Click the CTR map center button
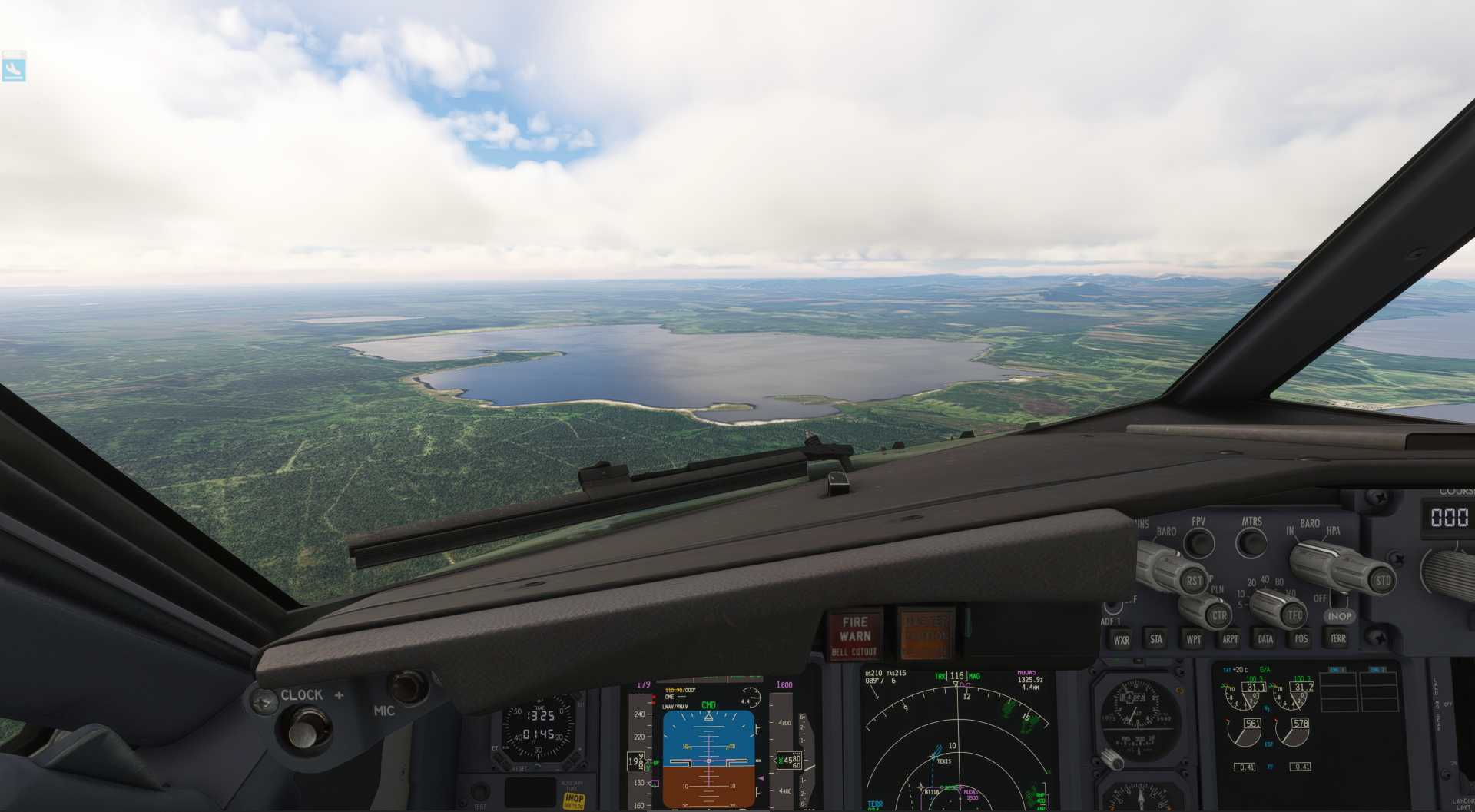 [1218, 615]
